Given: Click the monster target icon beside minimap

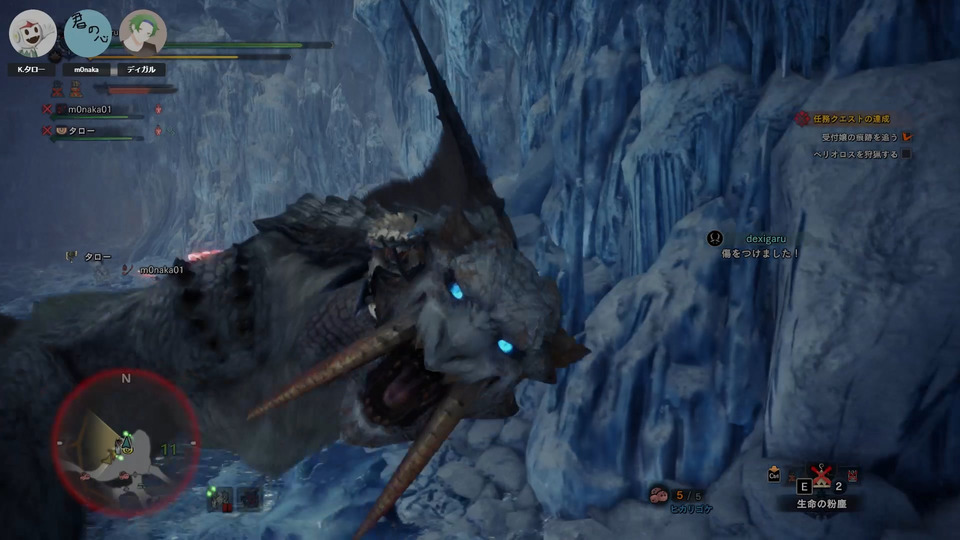Looking at the screenshot, I should click(x=221, y=496).
